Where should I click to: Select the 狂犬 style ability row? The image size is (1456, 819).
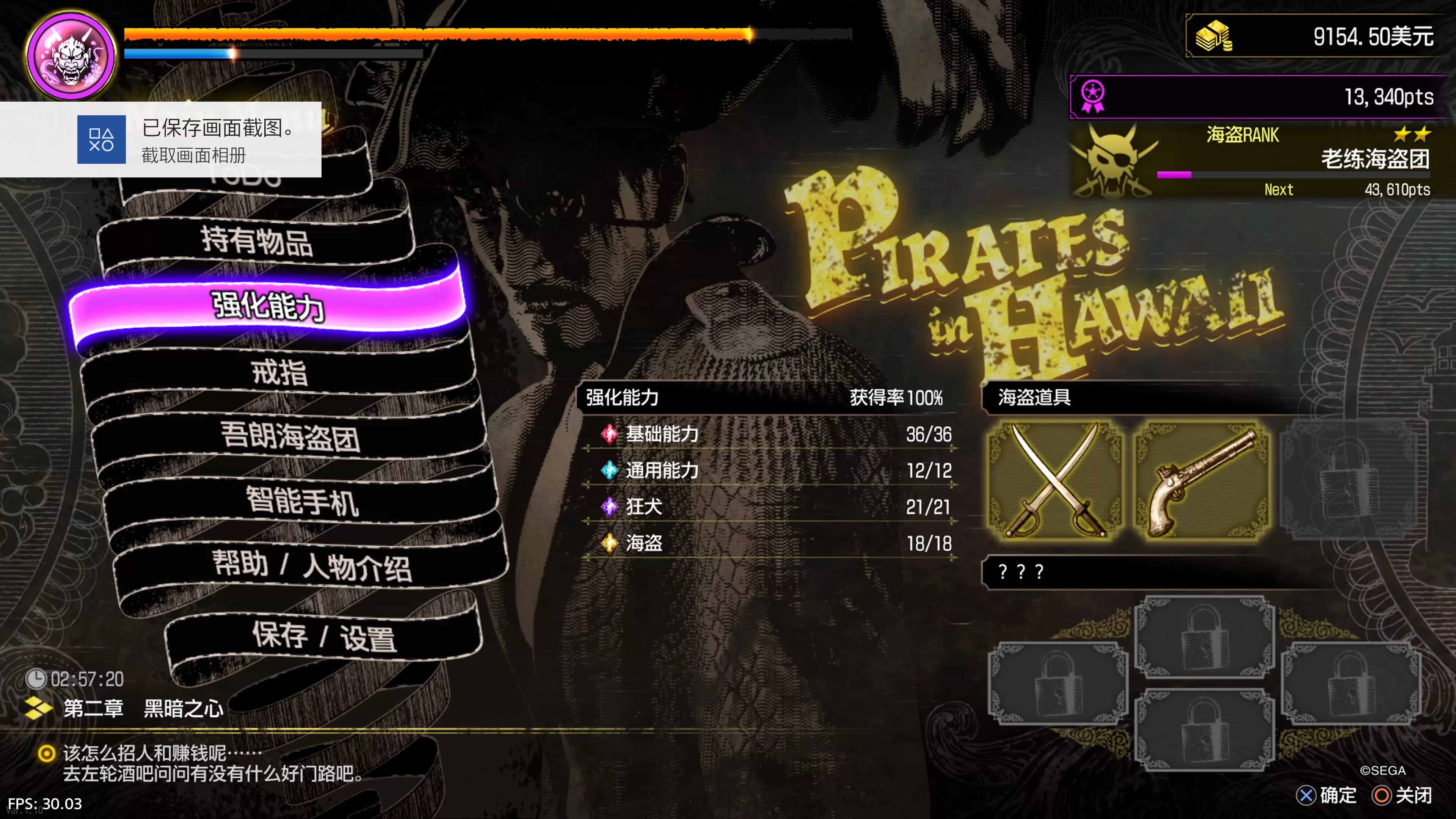(x=769, y=507)
